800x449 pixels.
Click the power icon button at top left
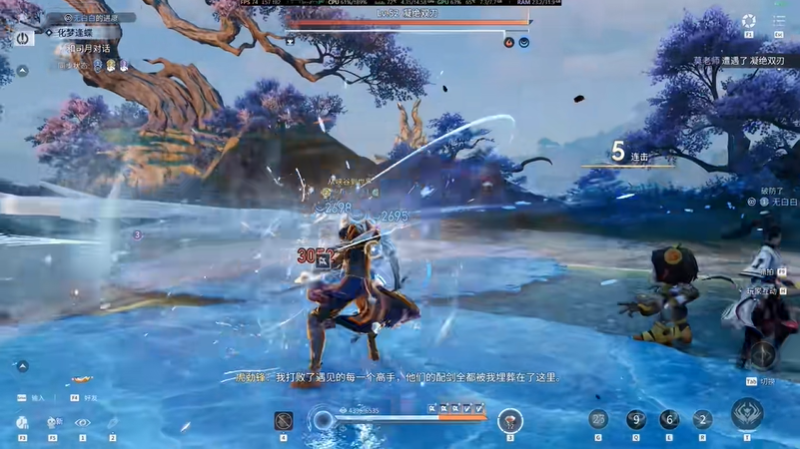coord(23,36)
